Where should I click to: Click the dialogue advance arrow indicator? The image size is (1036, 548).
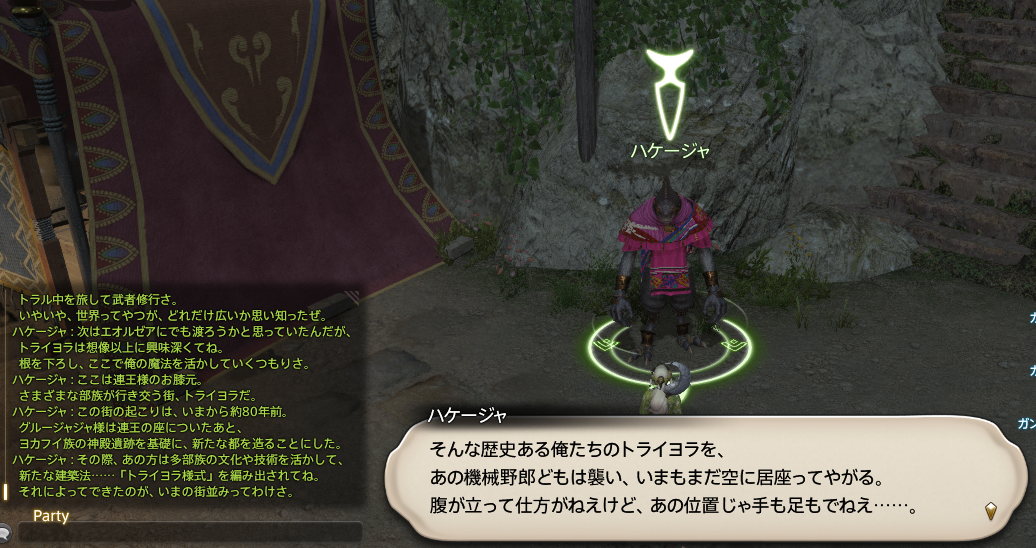coord(991,511)
